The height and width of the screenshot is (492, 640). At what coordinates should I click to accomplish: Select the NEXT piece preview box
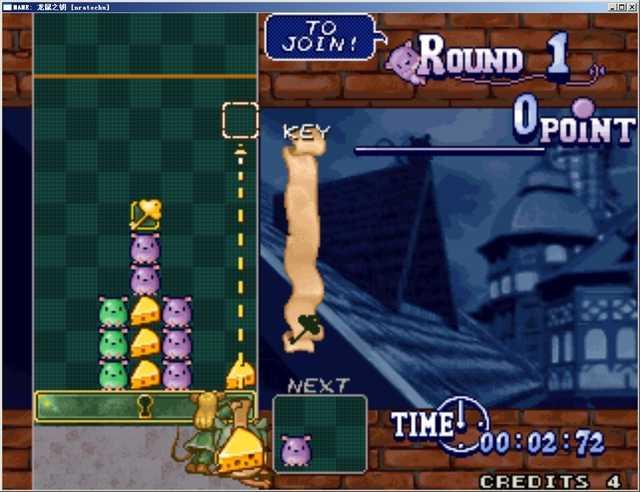click(319, 433)
